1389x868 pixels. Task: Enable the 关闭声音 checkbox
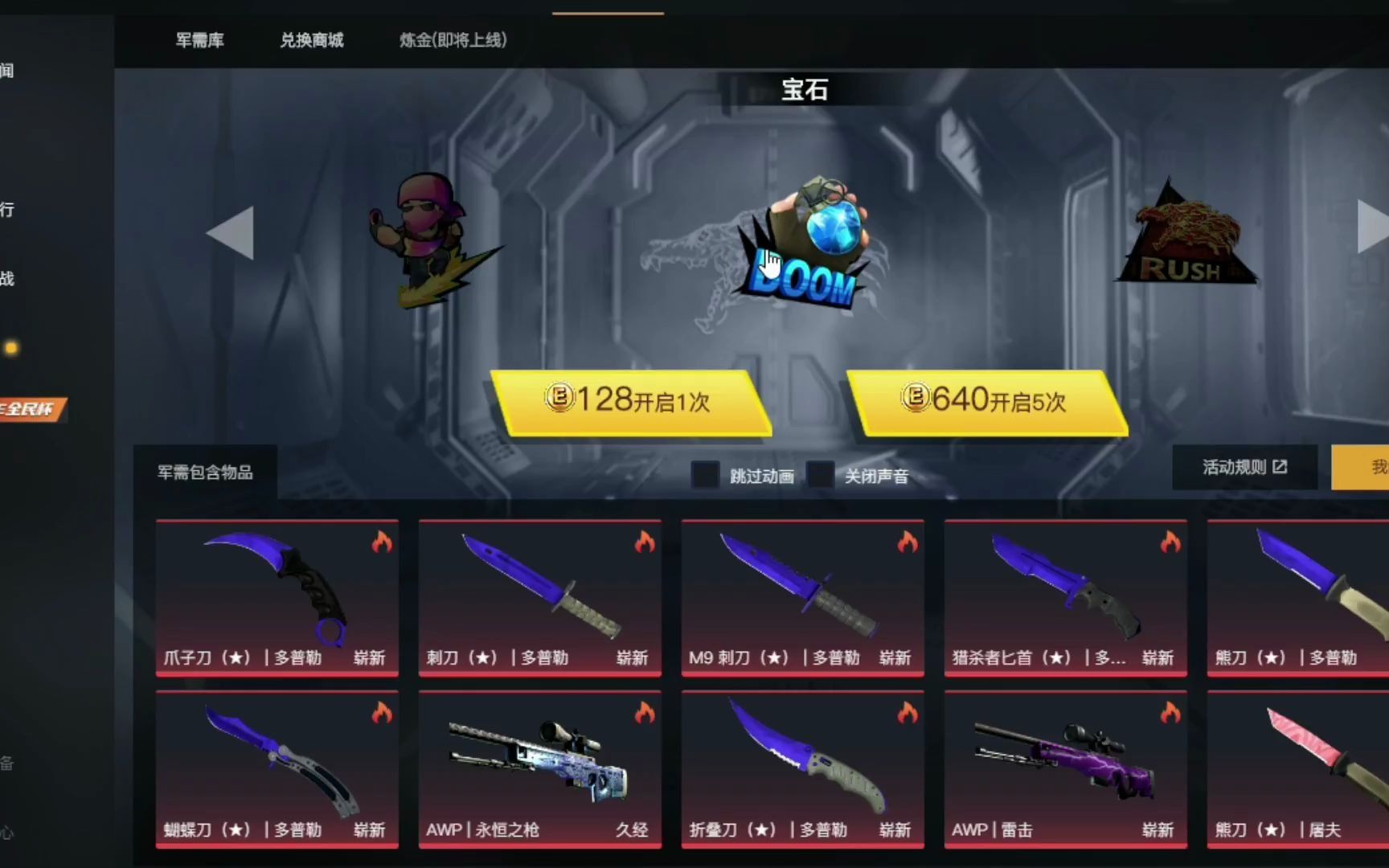[821, 475]
